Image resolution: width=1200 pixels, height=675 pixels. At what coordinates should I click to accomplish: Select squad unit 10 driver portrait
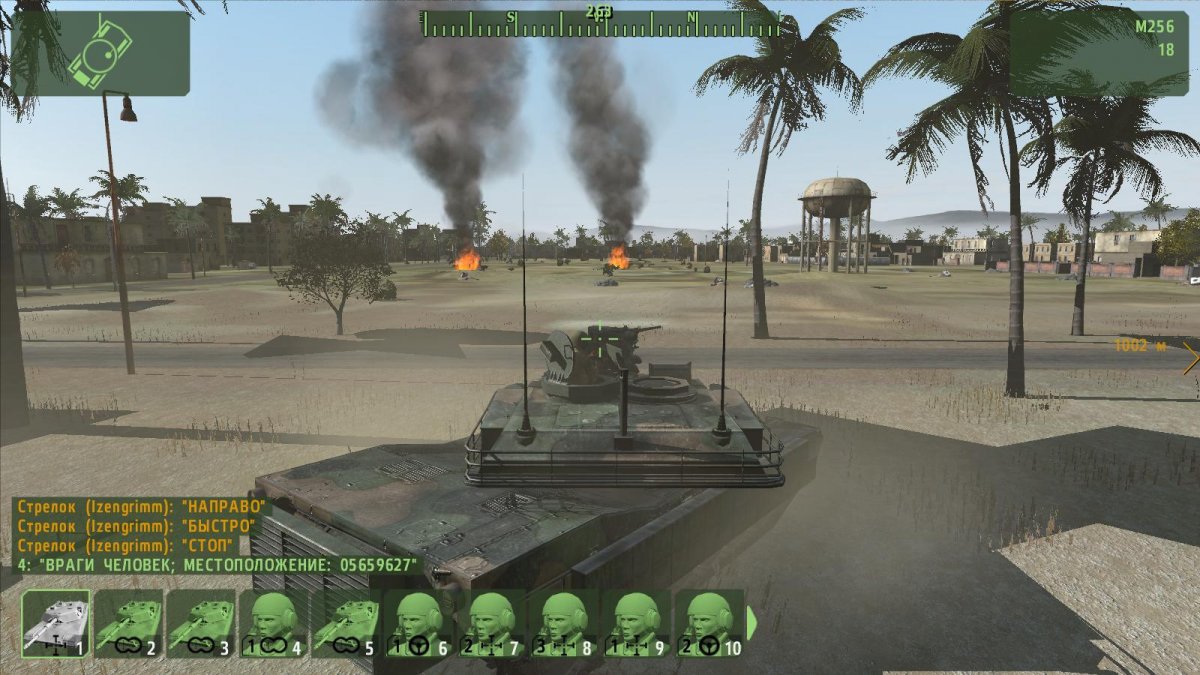[x=710, y=623]
